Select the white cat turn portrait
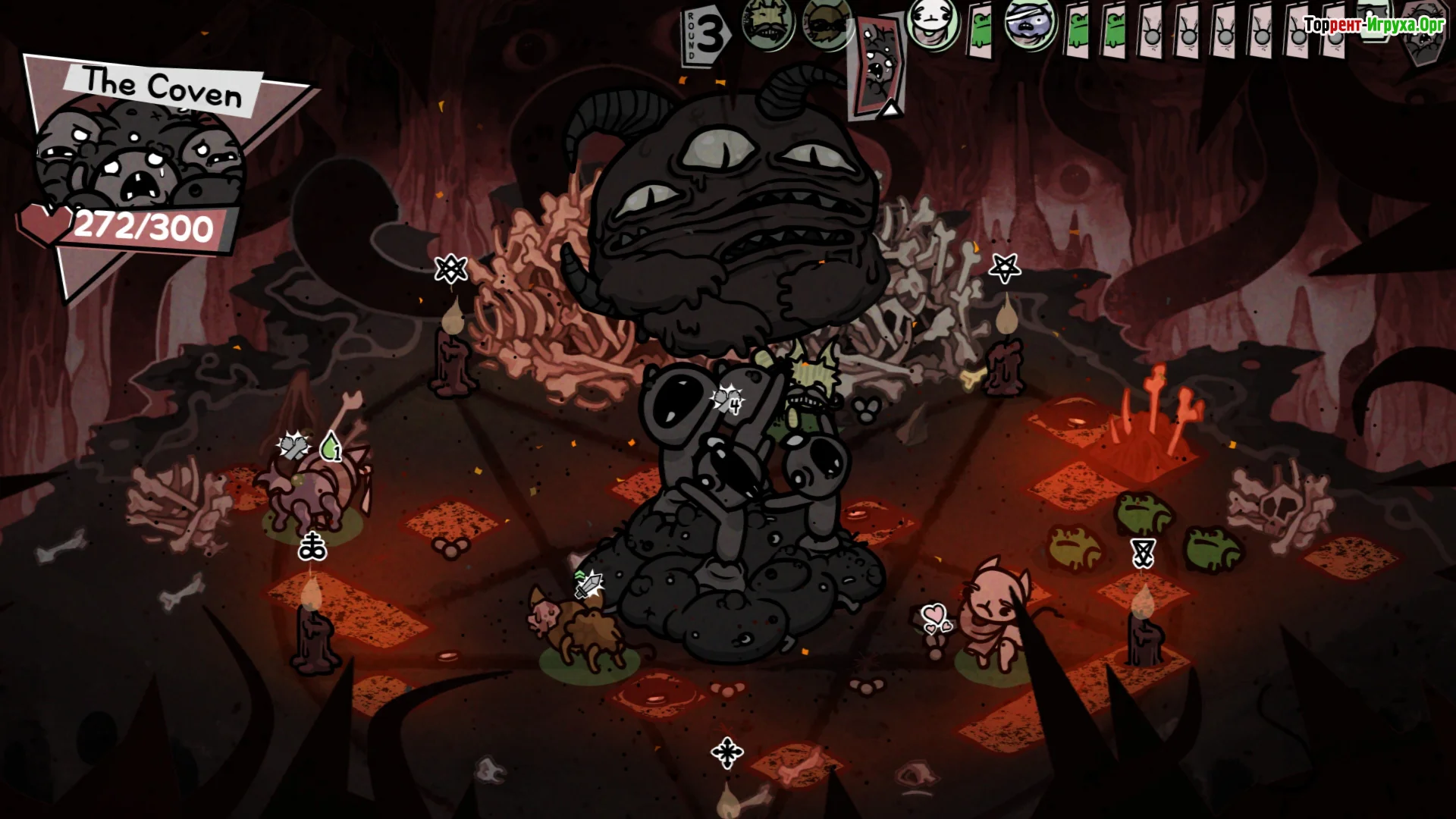The width and height of the screenshot is (1456, 819). tap(932, 25)
